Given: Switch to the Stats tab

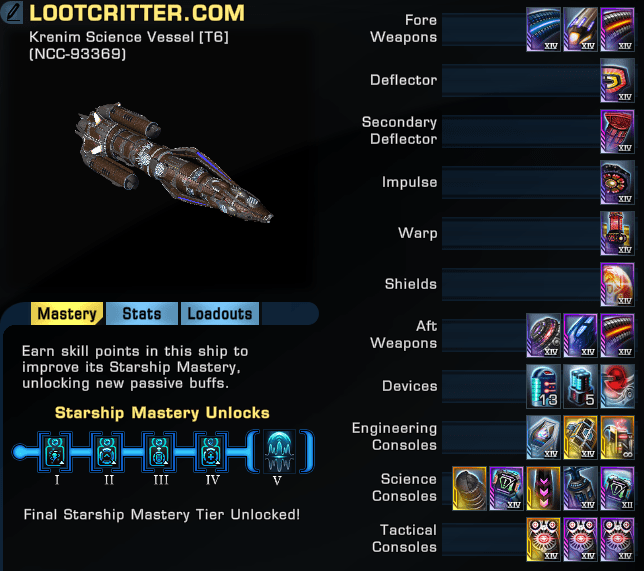Looking at the screenshot, I should [x=141, y=314].
